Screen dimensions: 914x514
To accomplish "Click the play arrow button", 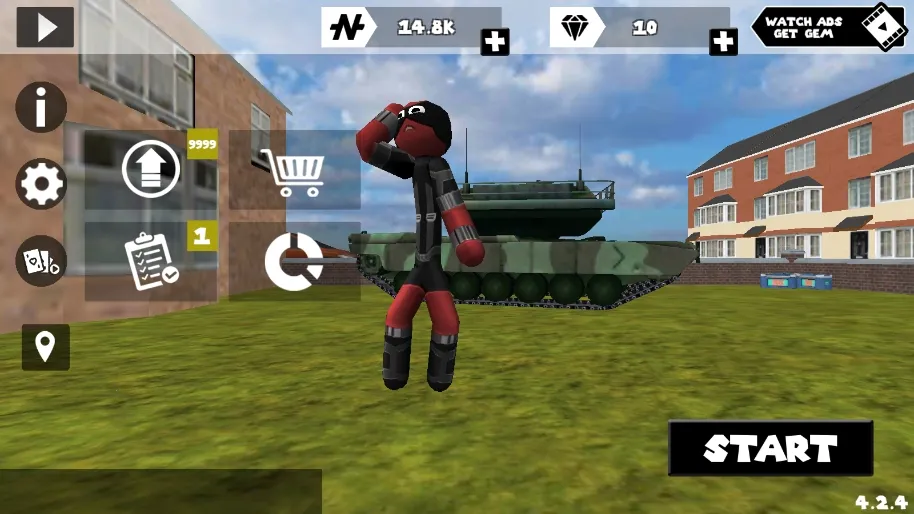I will point(45,27).
